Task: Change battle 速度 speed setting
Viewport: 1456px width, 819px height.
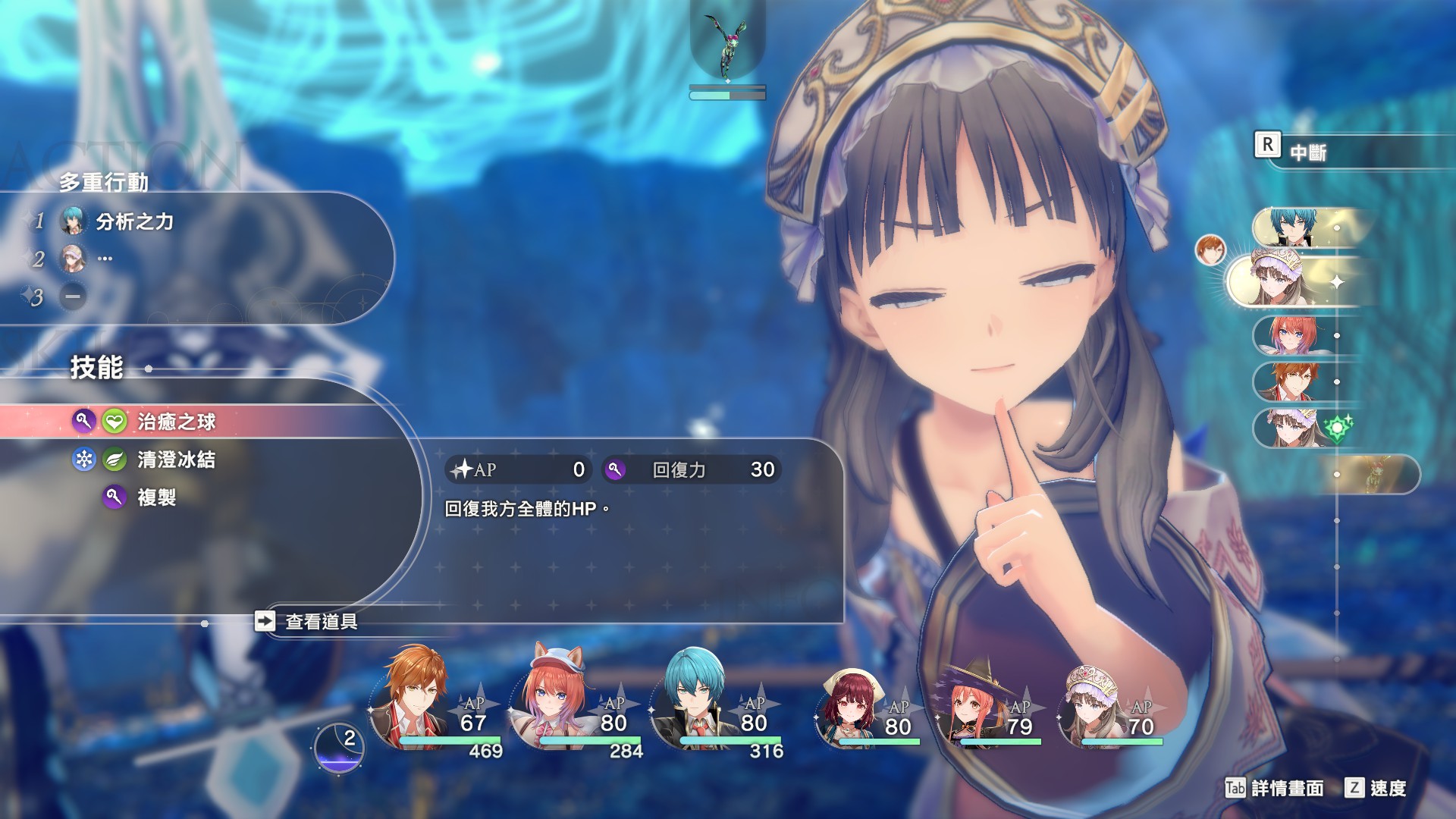Action: (1387, 789)
